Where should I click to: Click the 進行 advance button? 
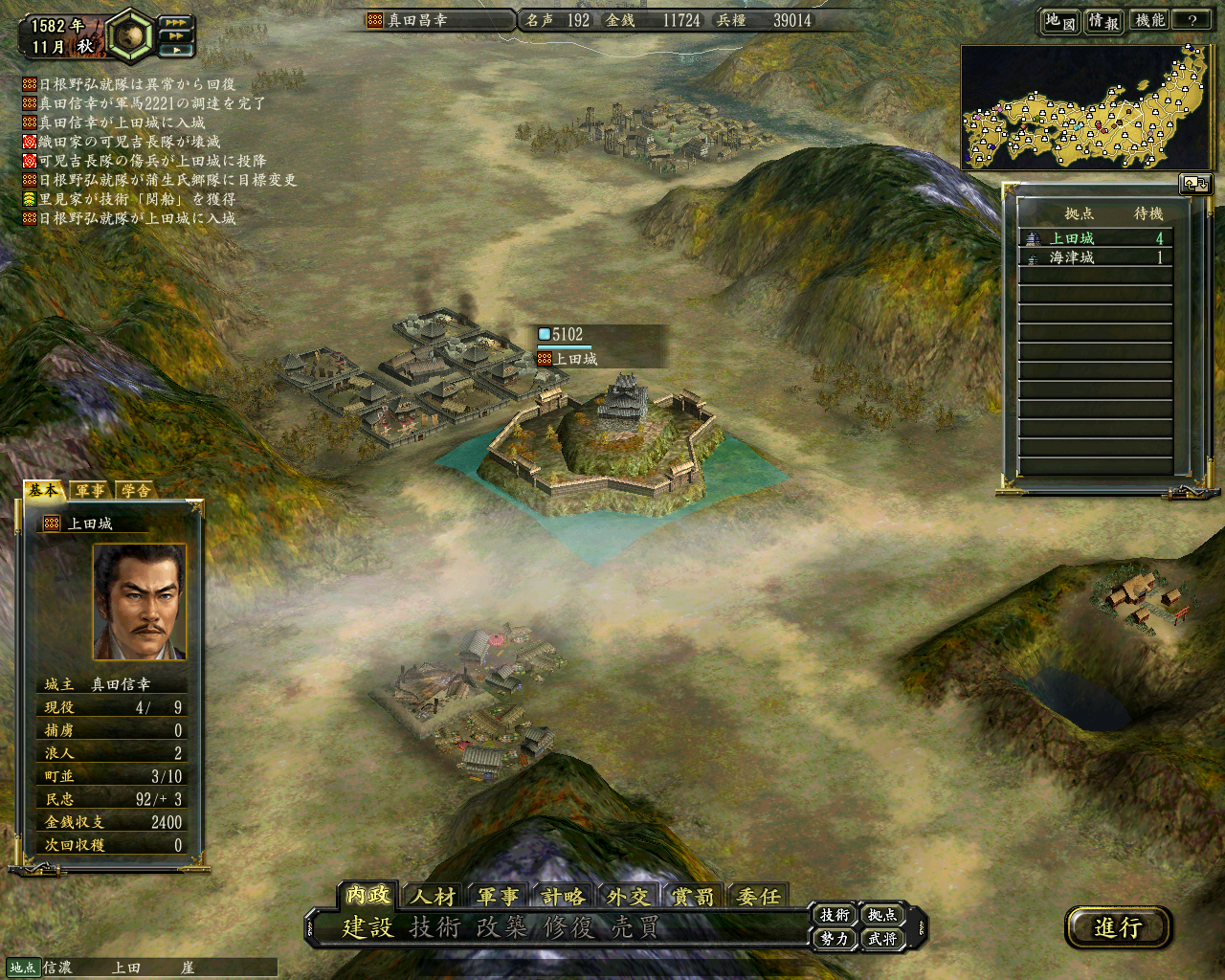(1118, 926)
